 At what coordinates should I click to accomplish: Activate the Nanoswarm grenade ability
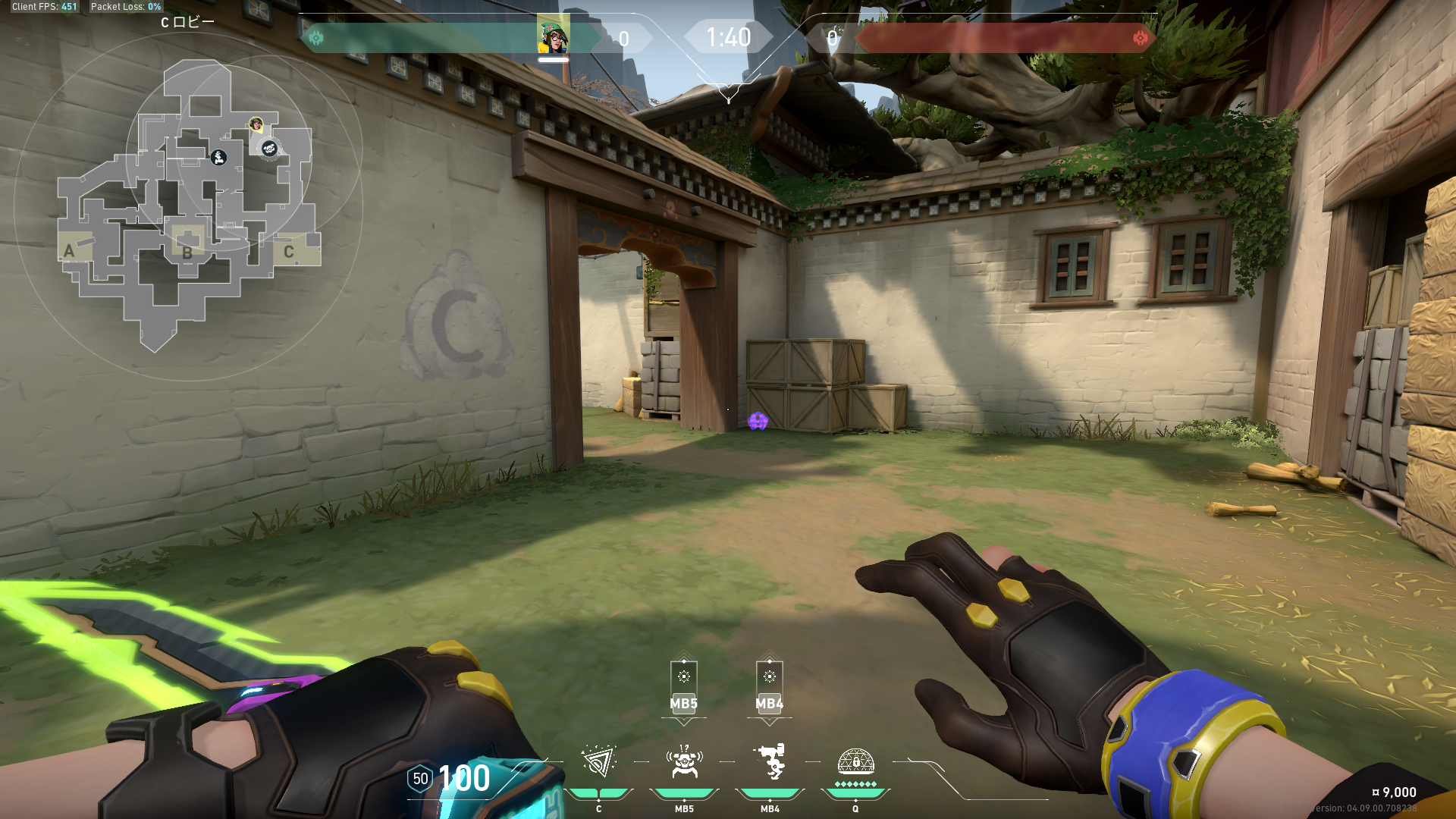coord(598,761)
